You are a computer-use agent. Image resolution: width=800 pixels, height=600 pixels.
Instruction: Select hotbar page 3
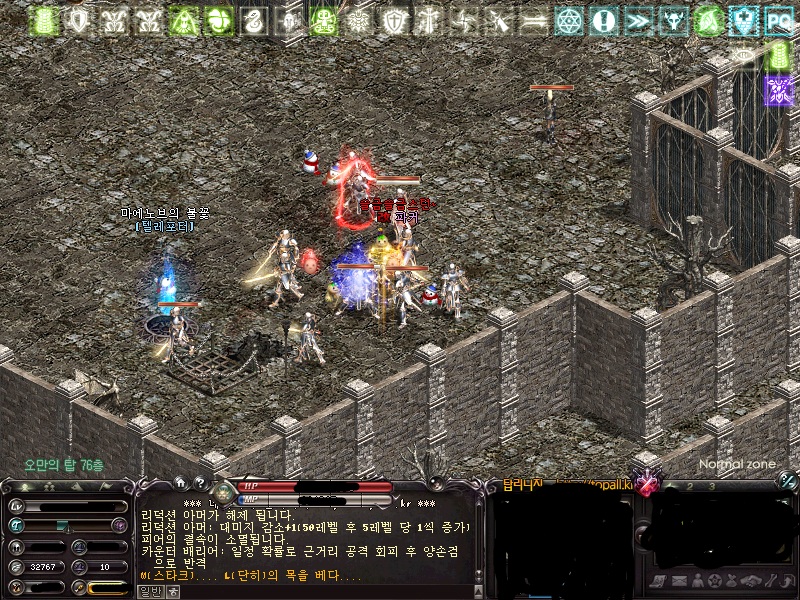tap(712, 486)
